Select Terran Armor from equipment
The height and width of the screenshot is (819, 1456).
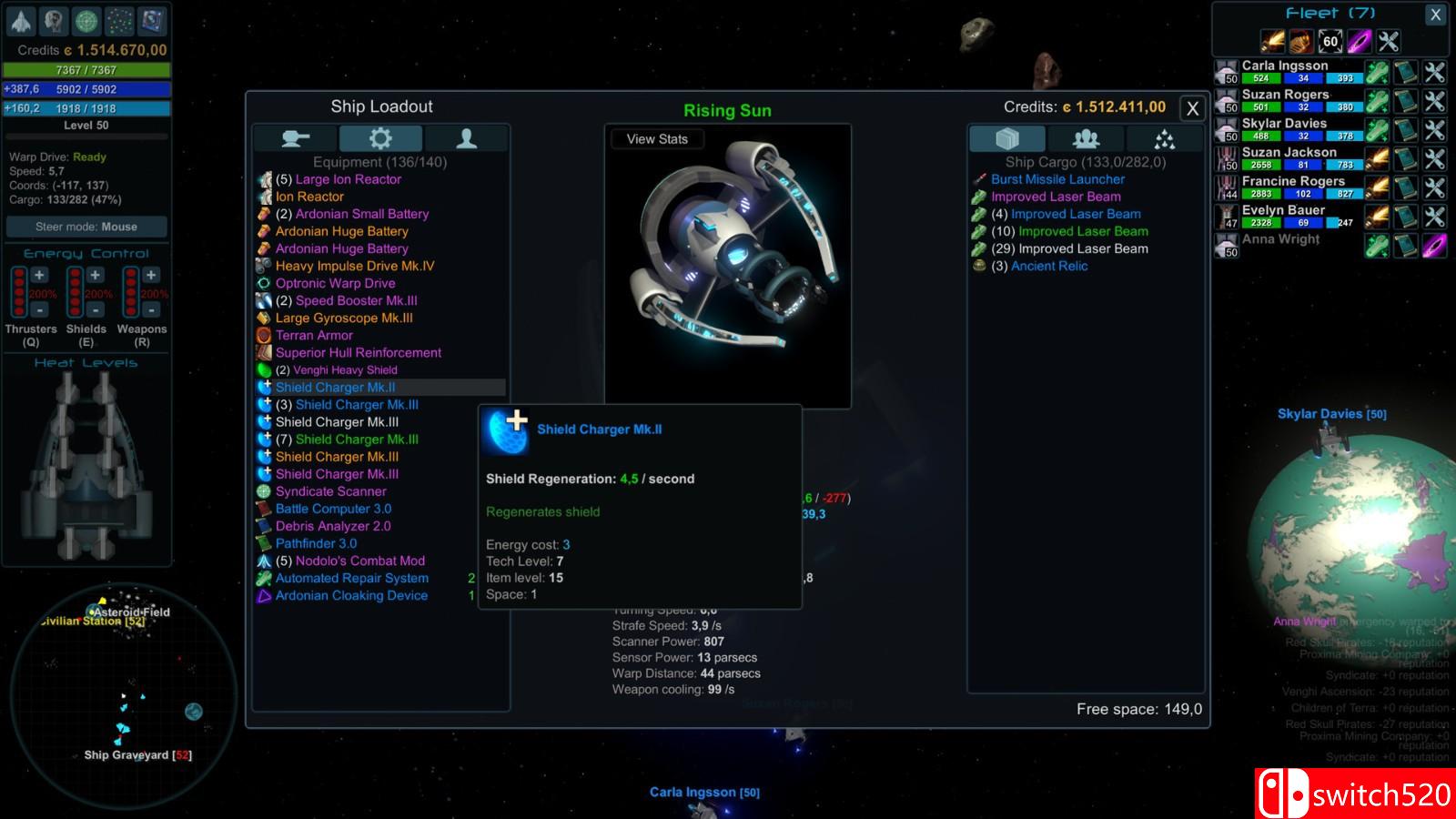click(314, 335)
